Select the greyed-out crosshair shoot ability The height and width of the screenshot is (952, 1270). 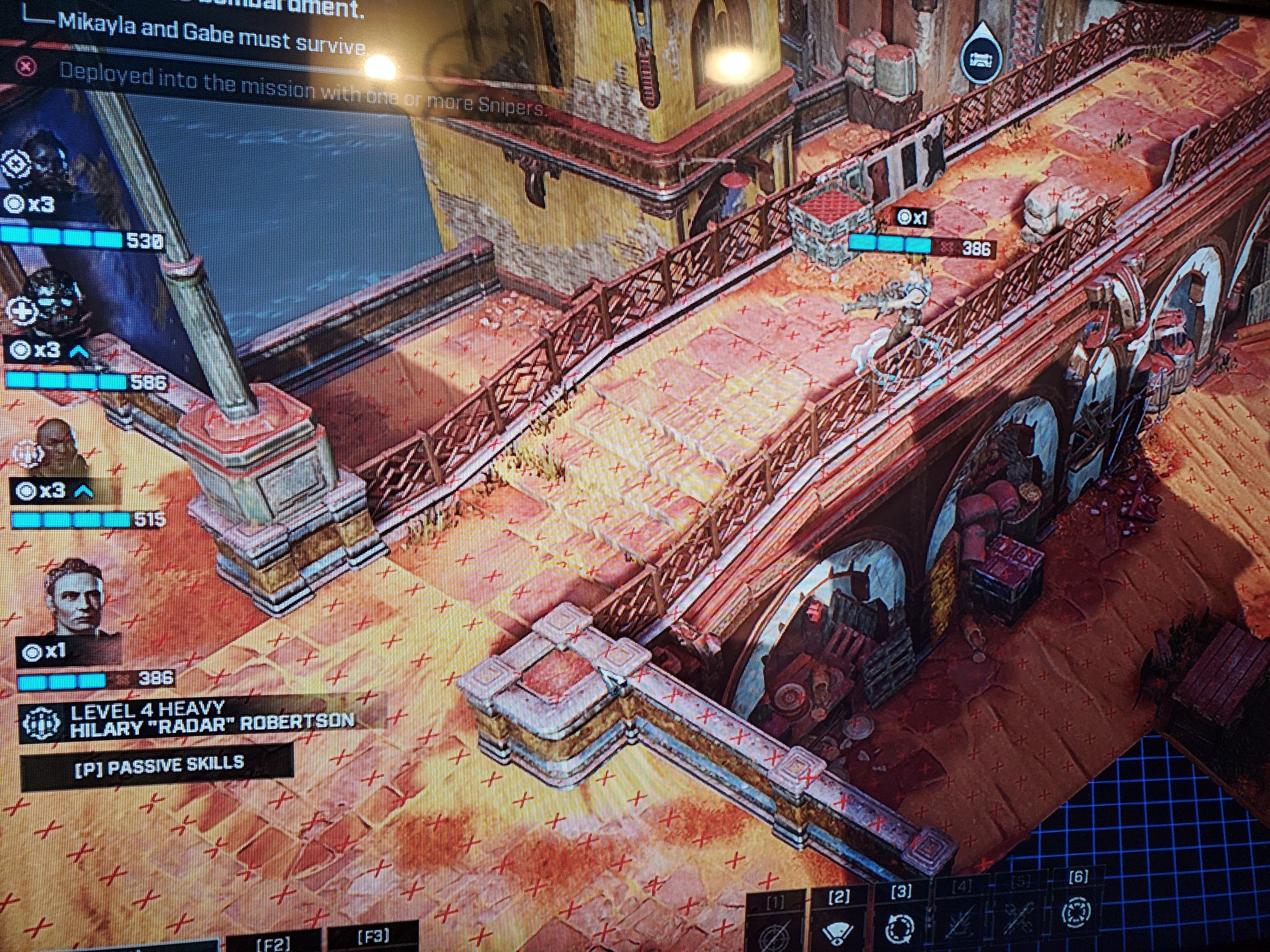(774, 932)
